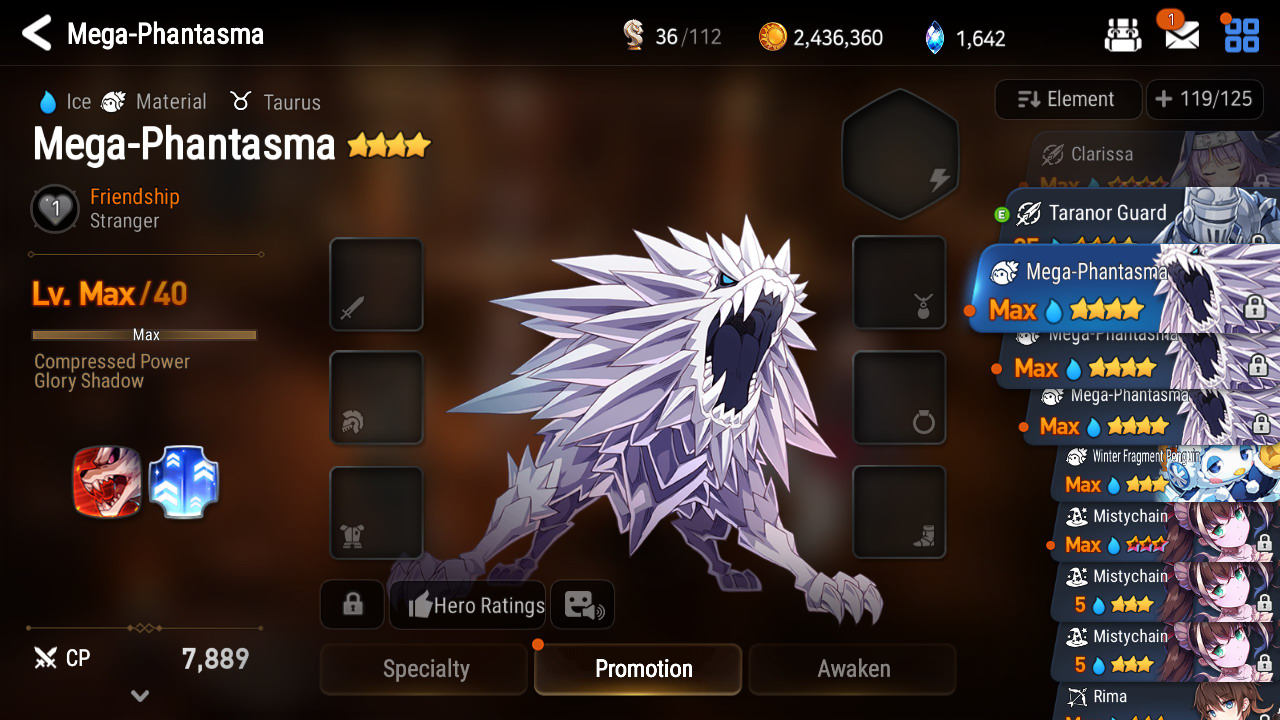The height and width of the screenshot is (720, 1280).
Task: Open the grid main menu icon
Action: click(1242, 35)
